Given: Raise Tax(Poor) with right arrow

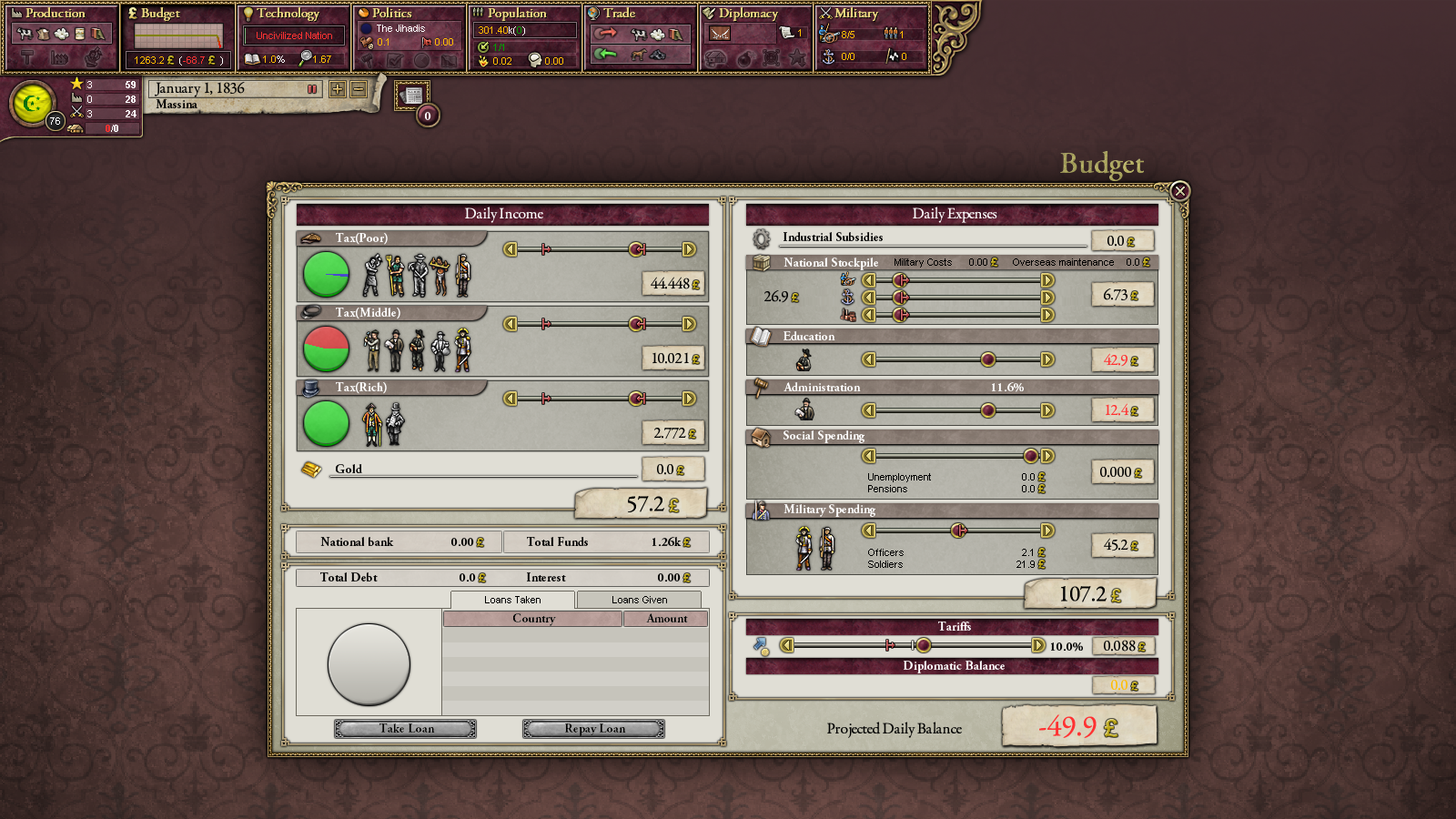Looking at the screenshot, I should coord(689,249).
